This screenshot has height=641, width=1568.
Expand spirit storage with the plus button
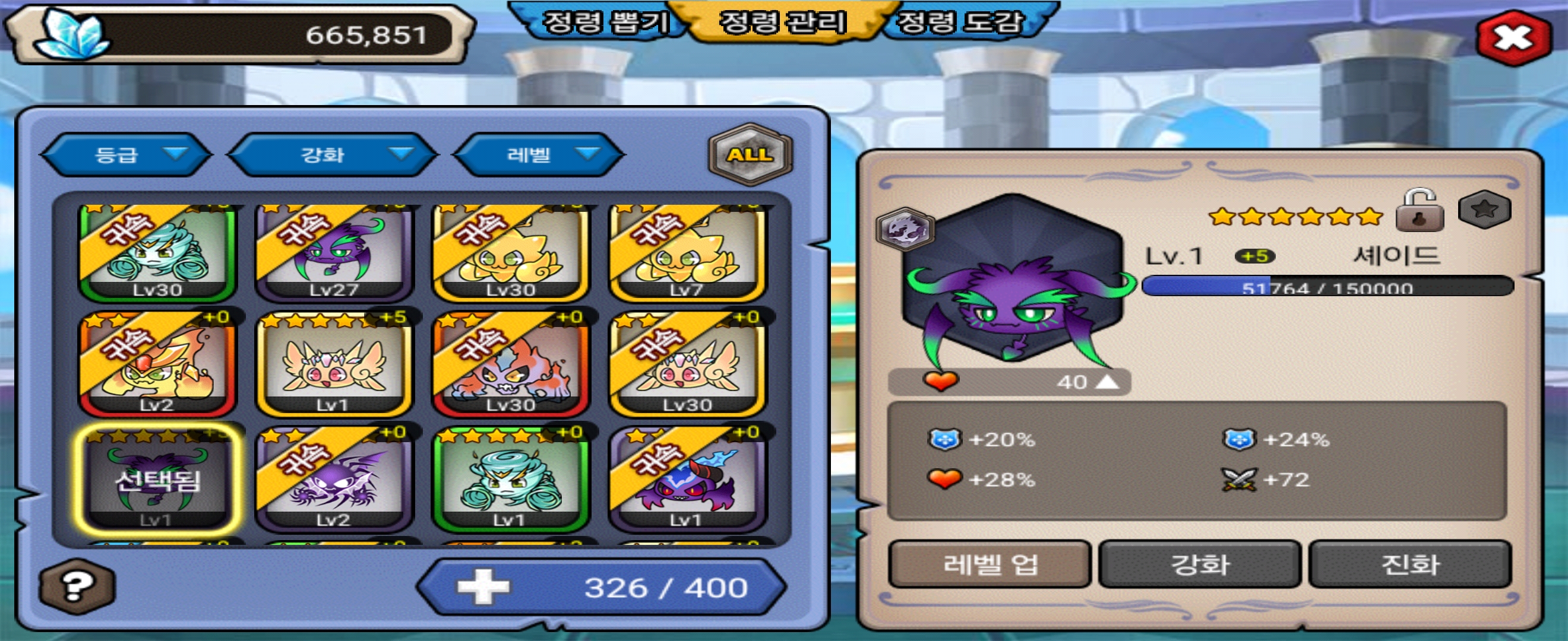[x=483, y=587]
